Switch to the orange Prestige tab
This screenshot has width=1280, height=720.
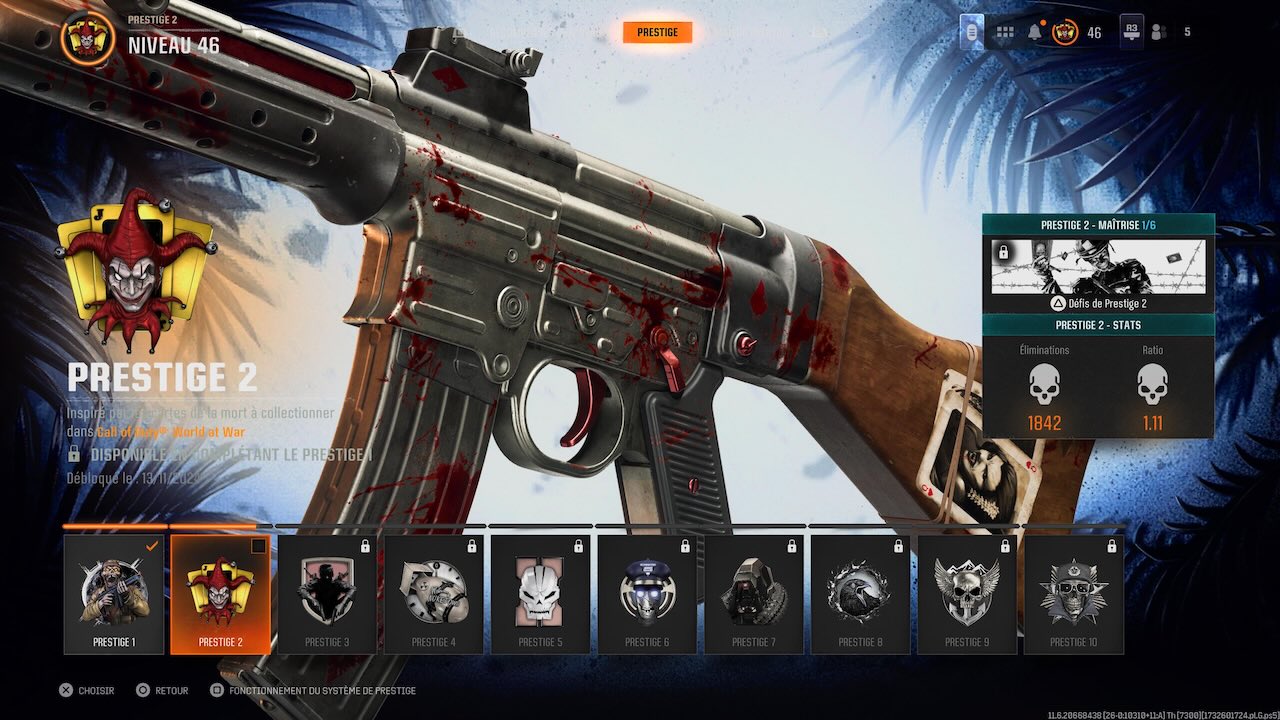click(657, 33)
